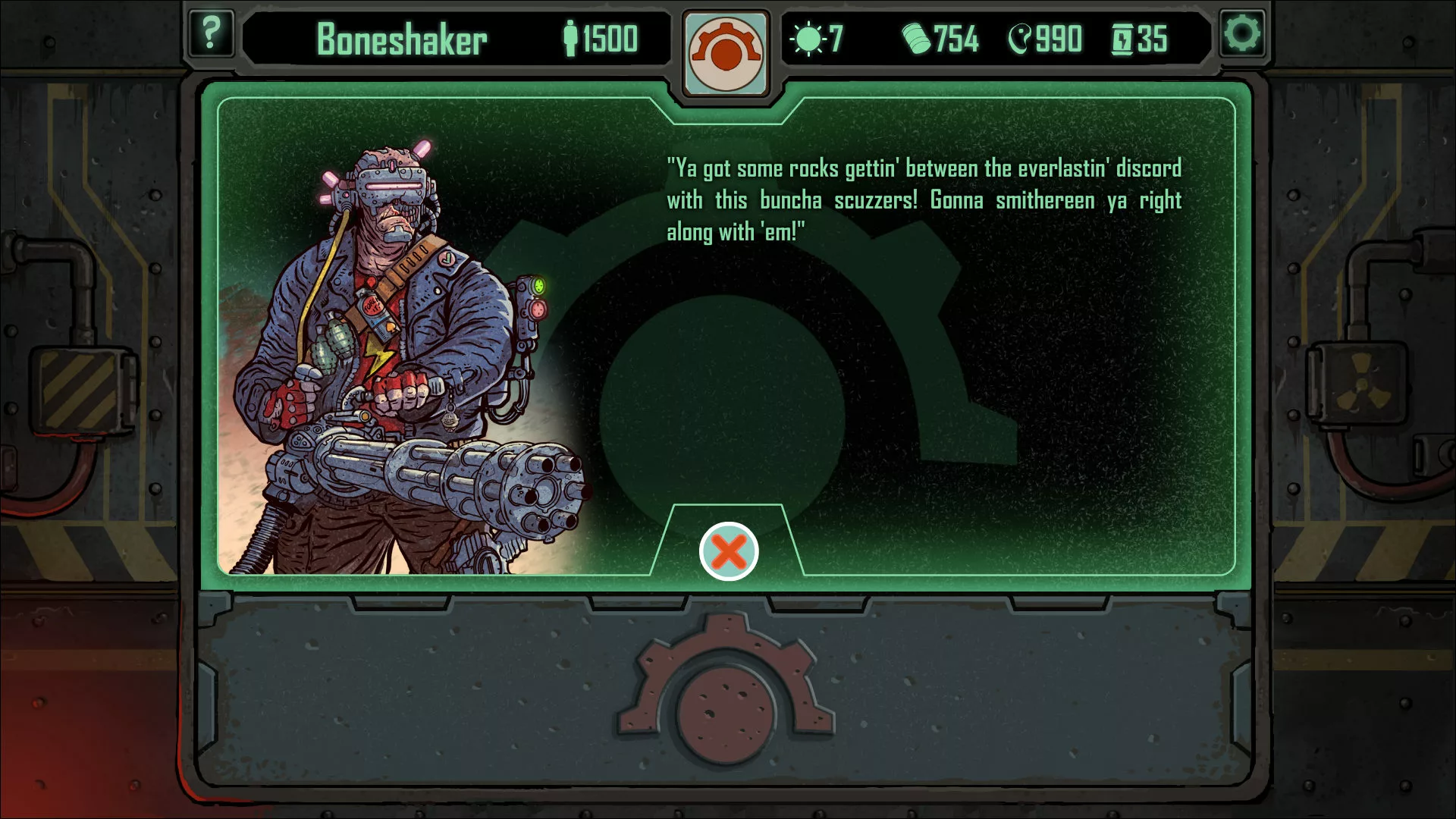Open the question mark help button
1456x819 pixels.
click(211, 34)
